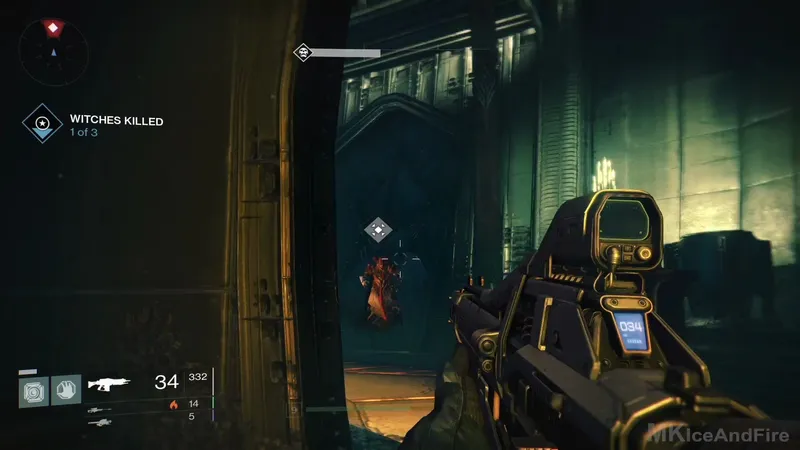This screenshot has width=800, height=450.
Task: Click the radar in the top-left corner
Action: (52, 48)
